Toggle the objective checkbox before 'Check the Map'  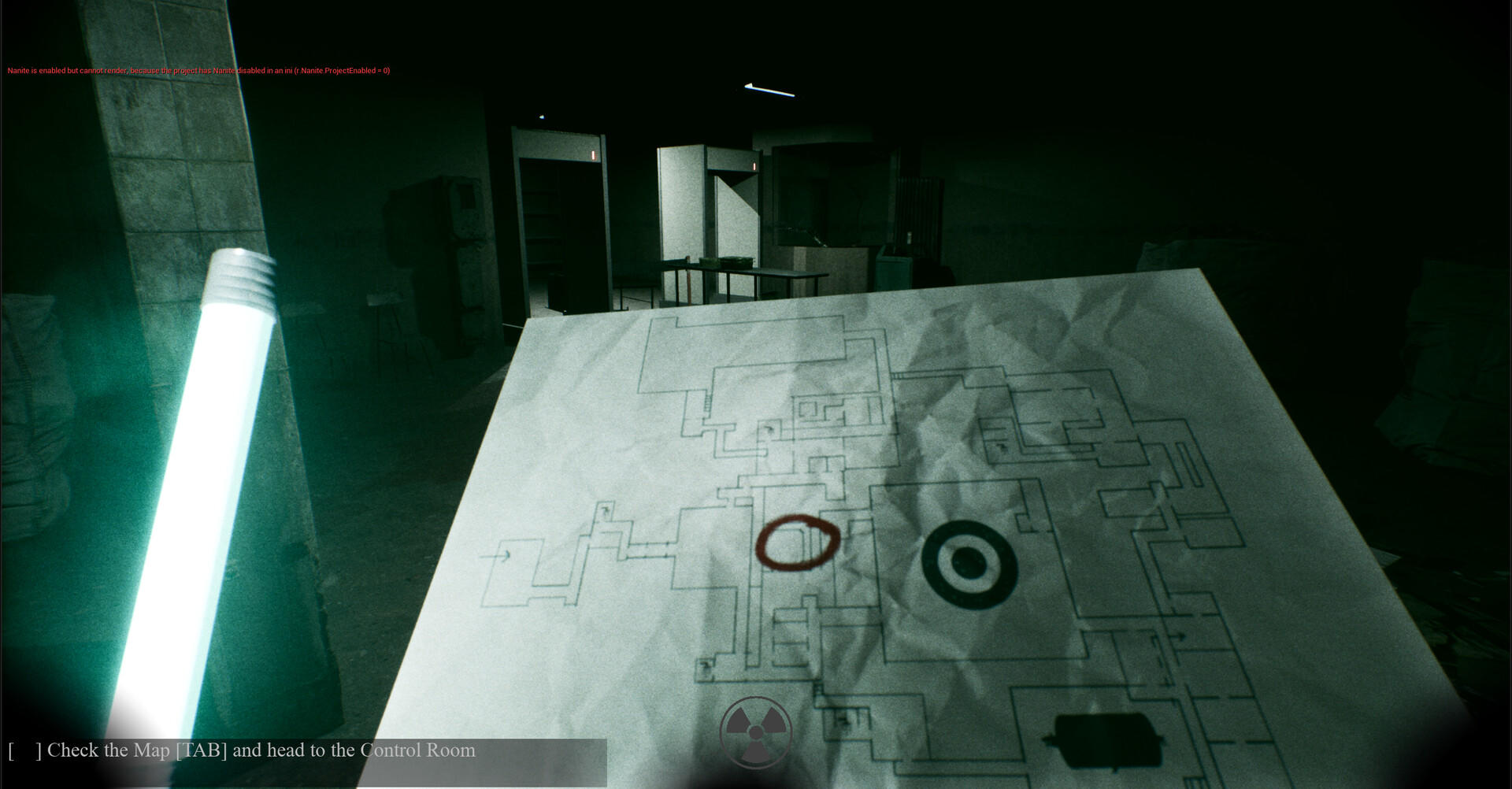pos(24,750)
